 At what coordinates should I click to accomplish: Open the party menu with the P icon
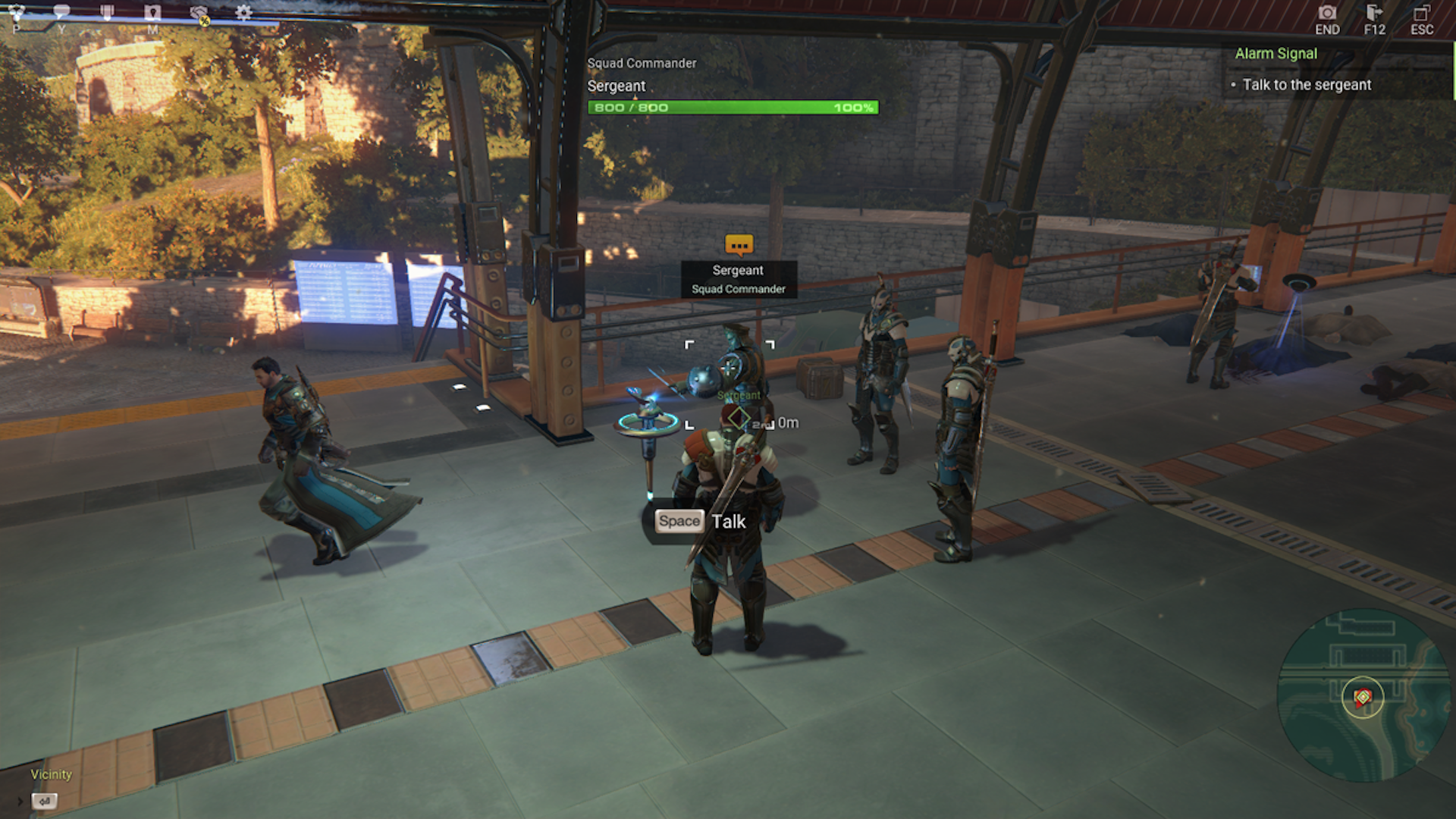[x=16, y=10]
